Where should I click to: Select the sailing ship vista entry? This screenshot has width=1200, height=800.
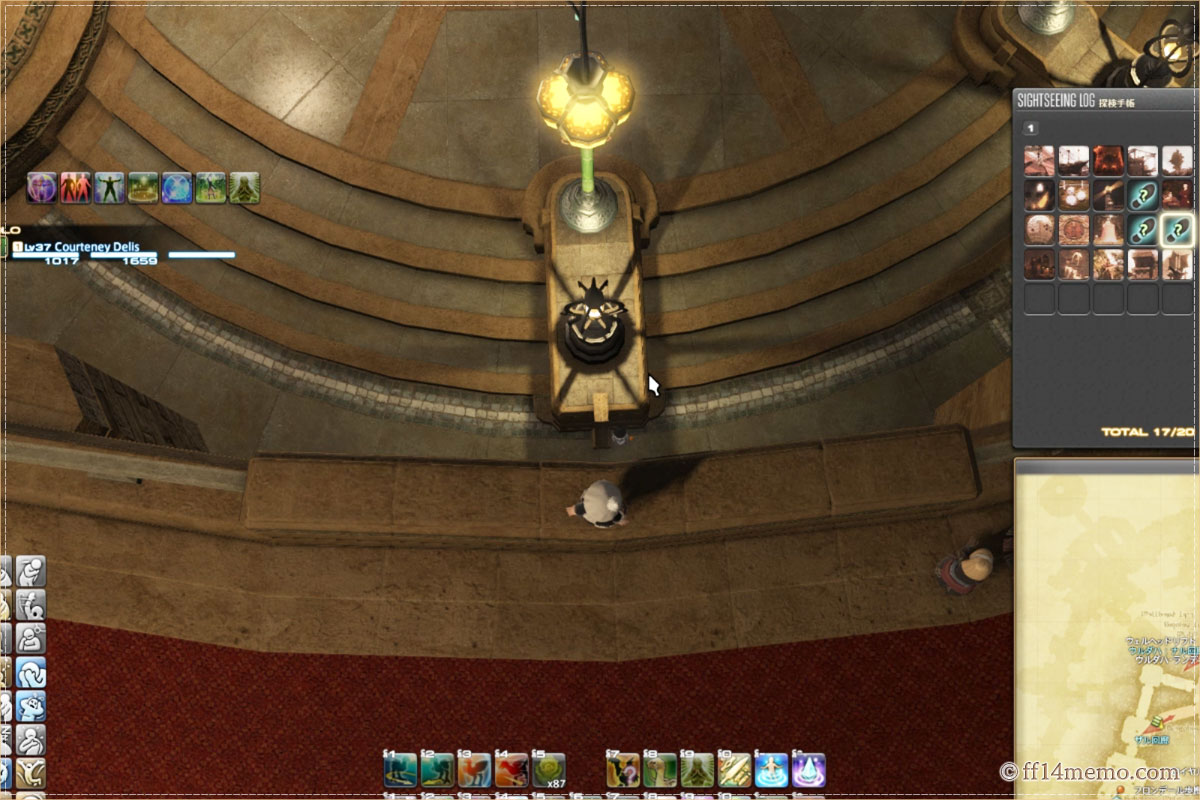[x=1074, y=161]
